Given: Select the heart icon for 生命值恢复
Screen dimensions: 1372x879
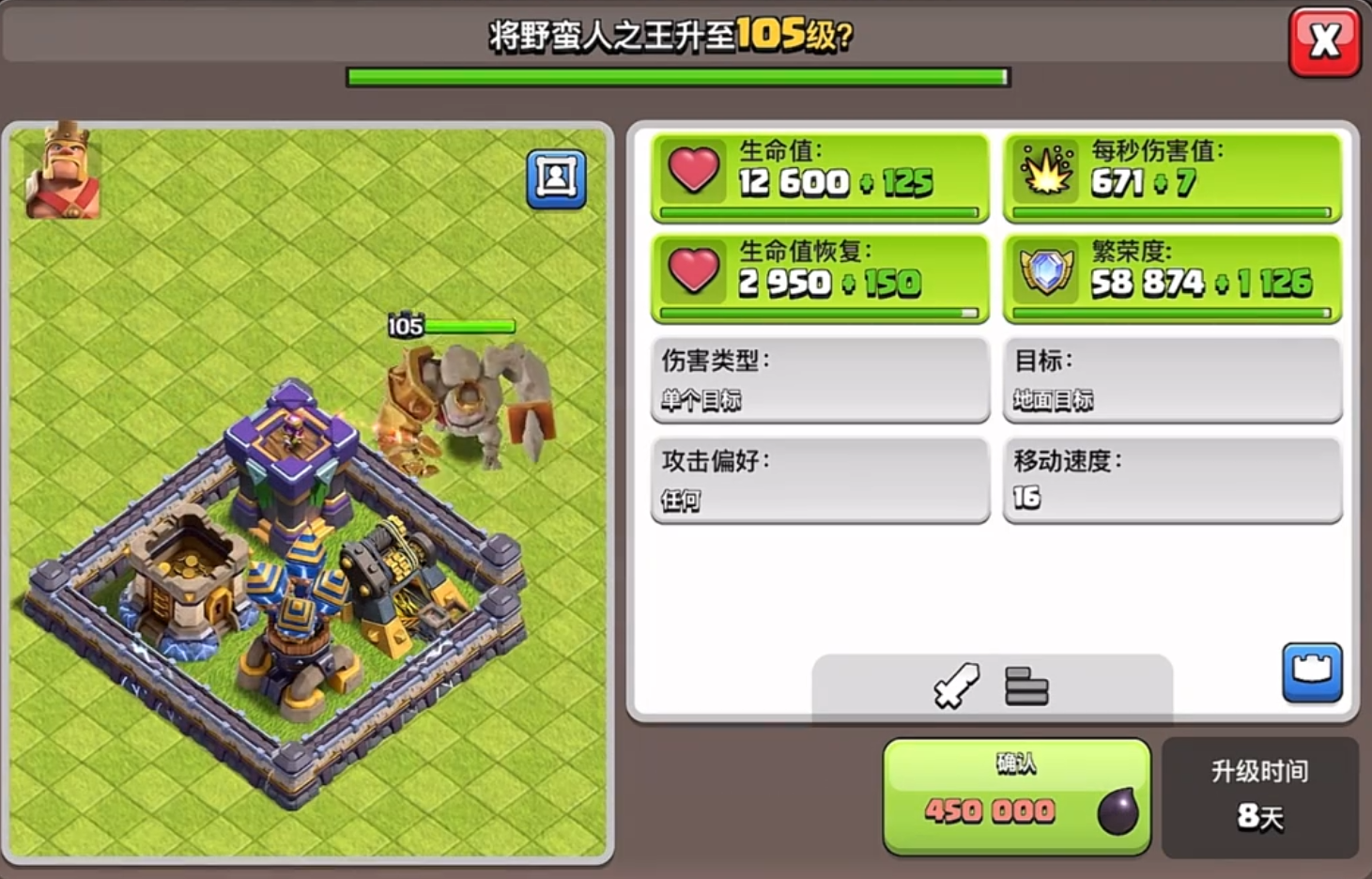Looking at the screenshot, I should (692, 272).
